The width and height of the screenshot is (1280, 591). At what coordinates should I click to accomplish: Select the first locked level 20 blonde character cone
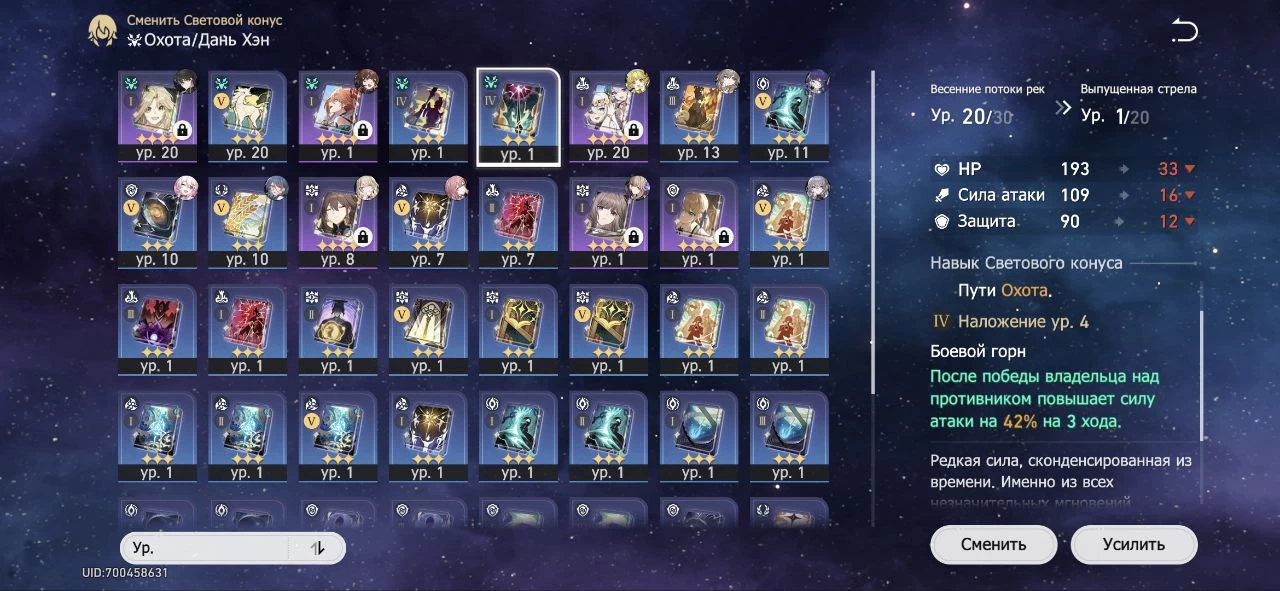tap(156, 115)
